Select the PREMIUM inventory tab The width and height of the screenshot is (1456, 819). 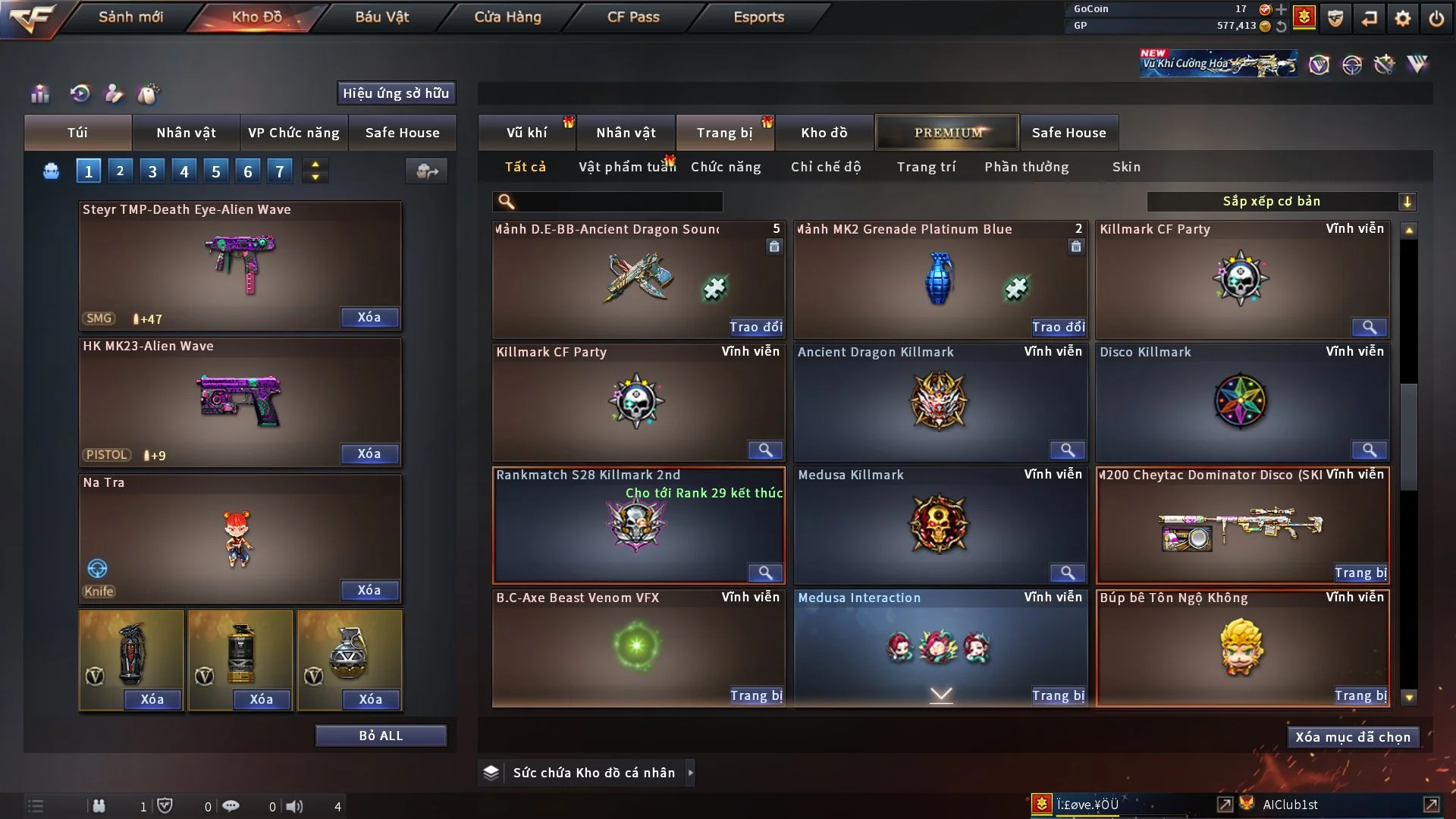tap(947, 133)
